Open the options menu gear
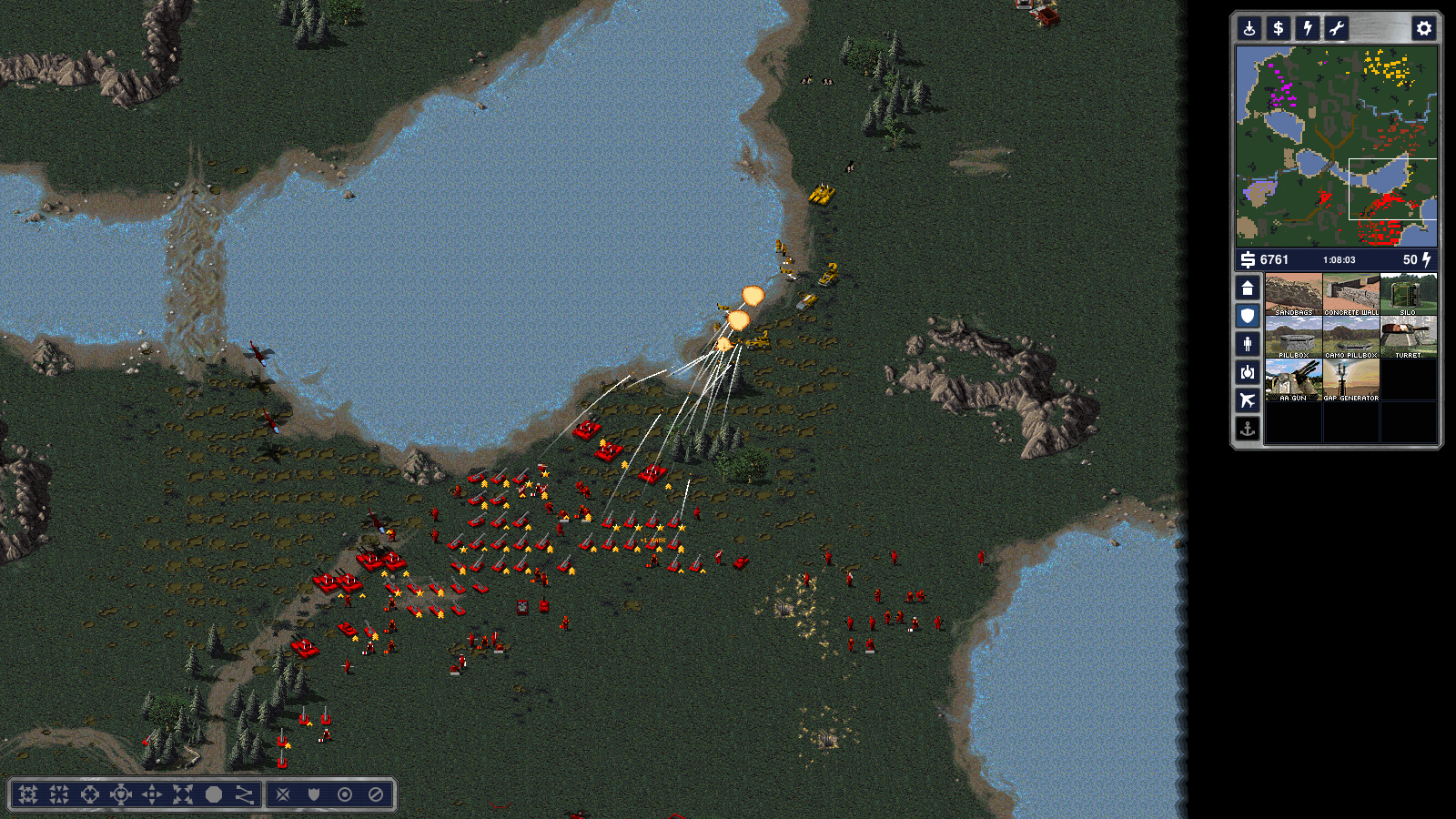1456x819 pixels. (1423, 28)
